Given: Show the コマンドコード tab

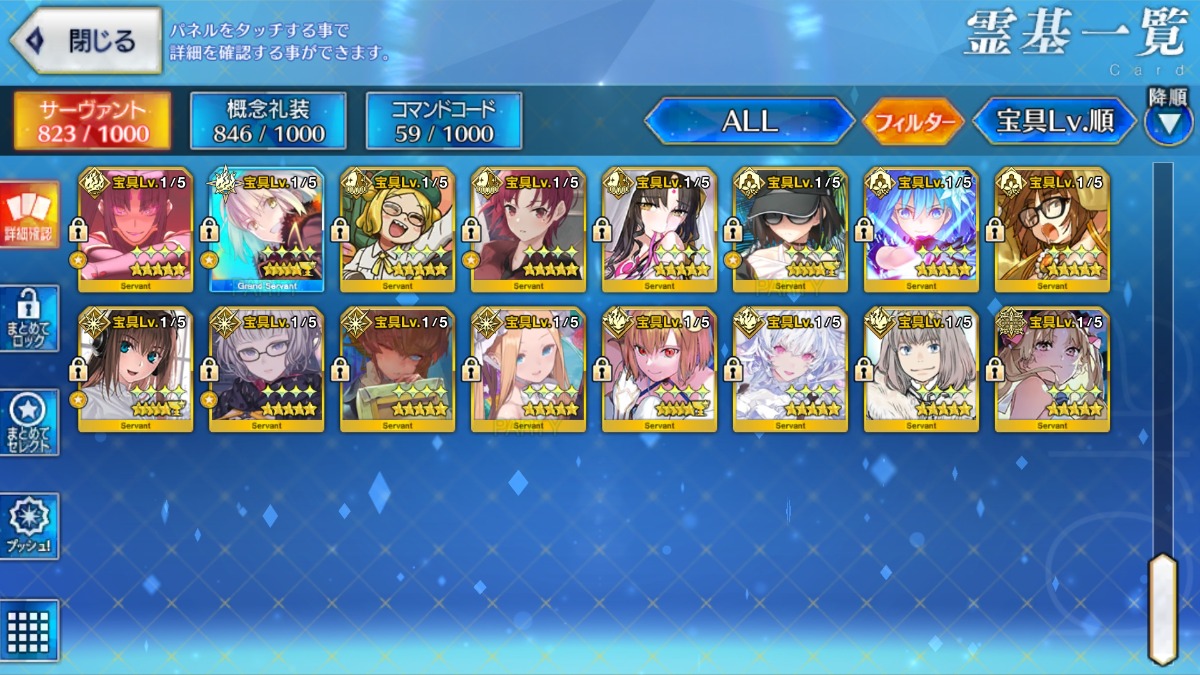Looking at the screenshot, I should point(444,122).
